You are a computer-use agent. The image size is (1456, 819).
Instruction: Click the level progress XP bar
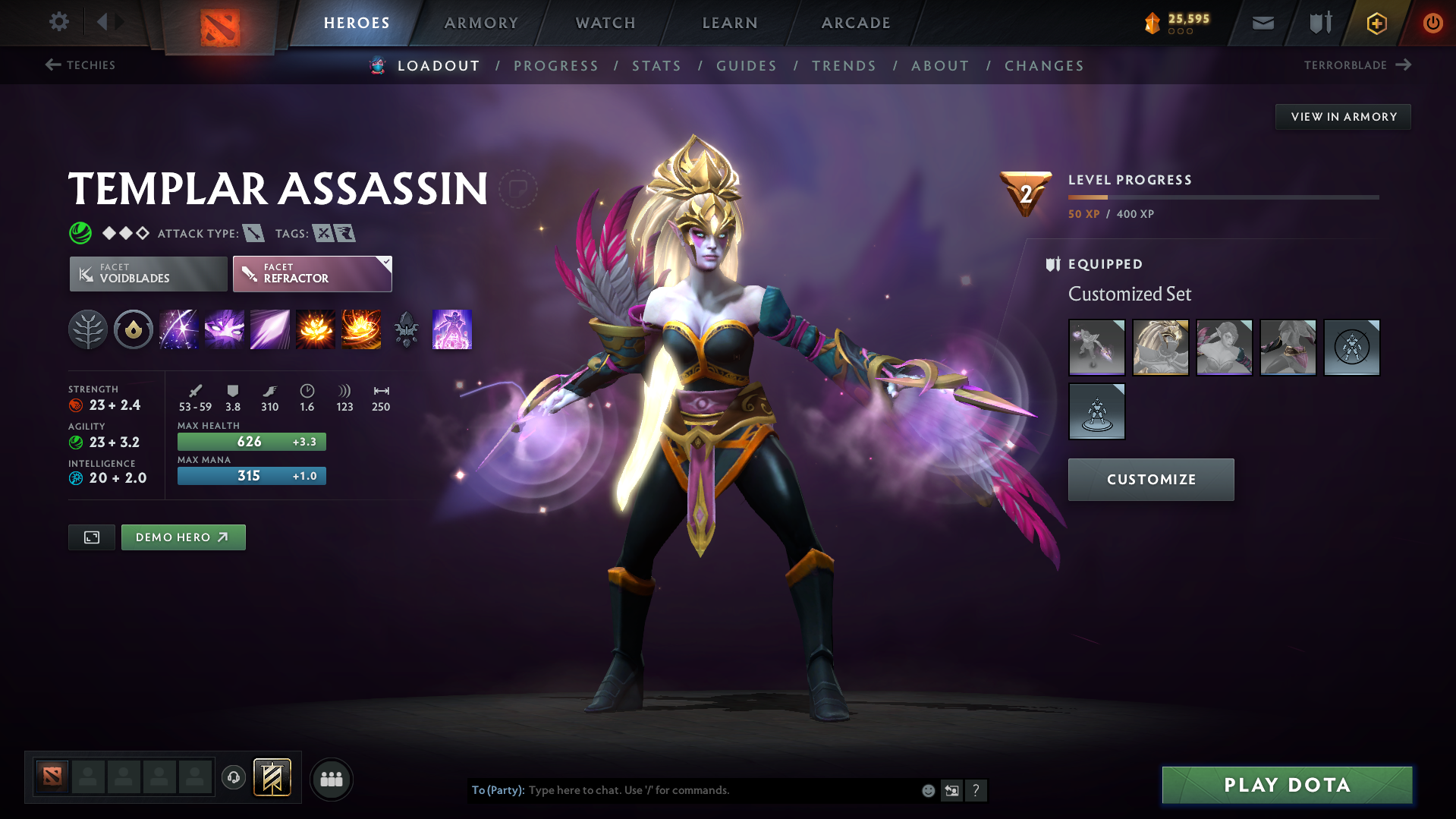(x=1222, y=198)
